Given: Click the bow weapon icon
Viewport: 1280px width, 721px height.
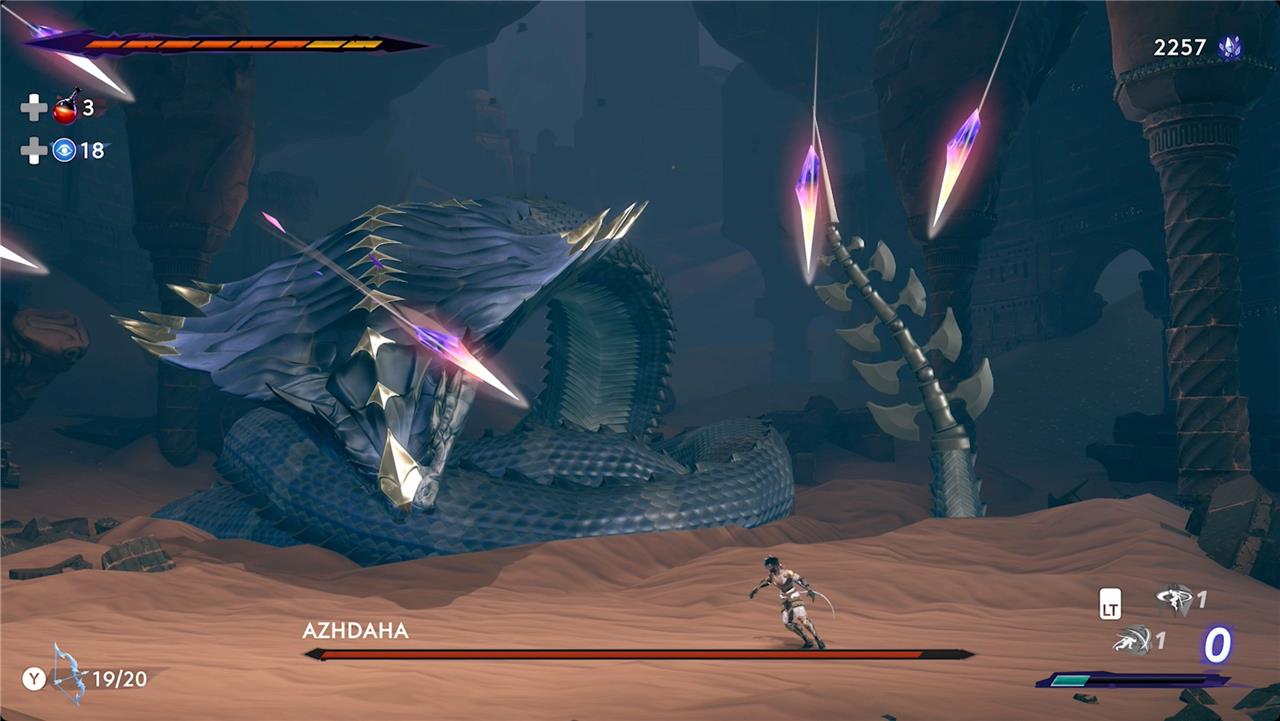Looking at the screenshot, I should click(x=69, y=676).
